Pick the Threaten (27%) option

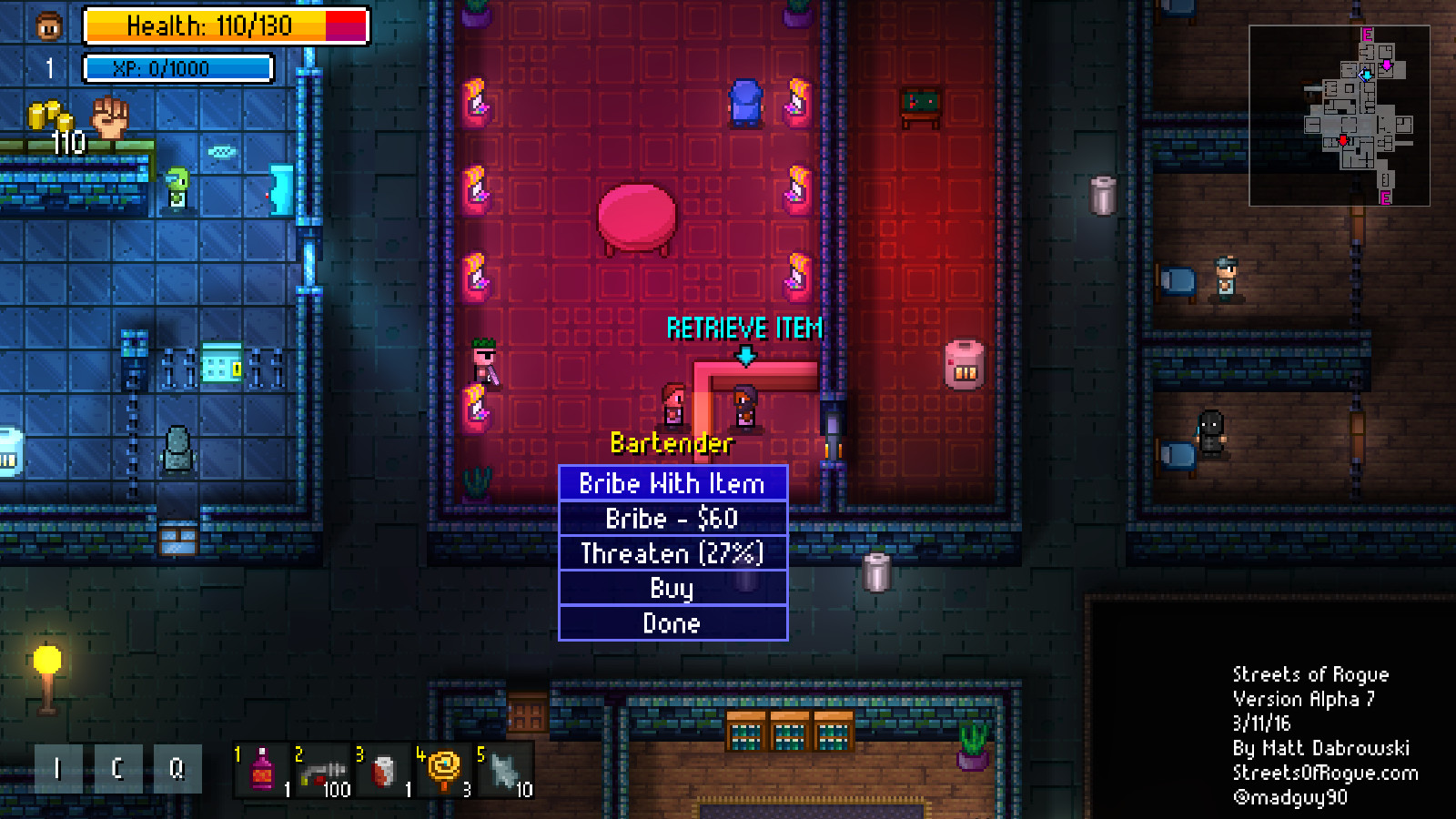[672, 553]
